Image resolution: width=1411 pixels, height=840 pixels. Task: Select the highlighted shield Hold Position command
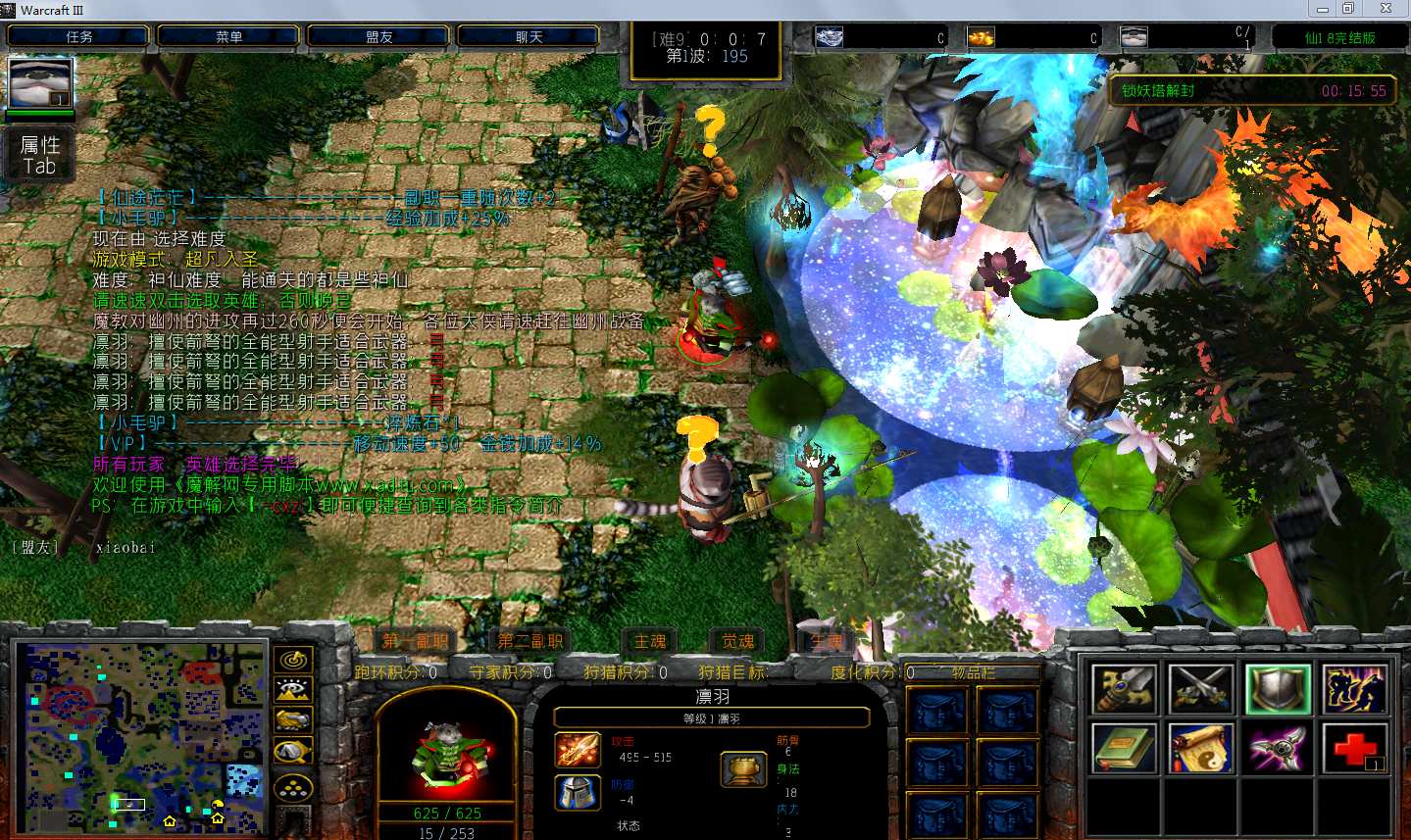click(1278, 689)
